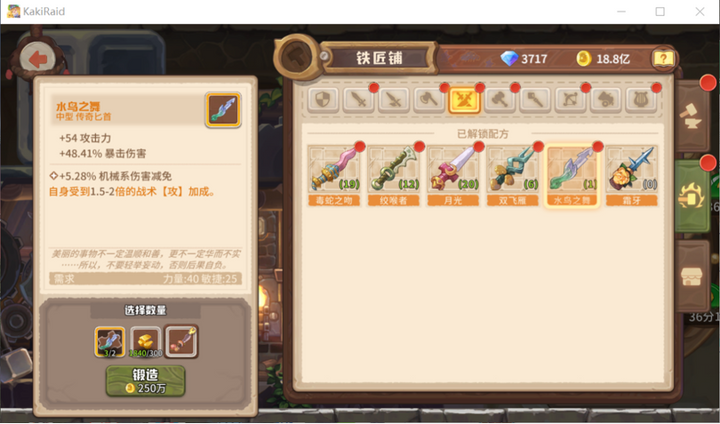Select the highlighted crossed daggers tab
Image resolution: width=720 pixels, height=424 pixels.
(x=465, y=99)
